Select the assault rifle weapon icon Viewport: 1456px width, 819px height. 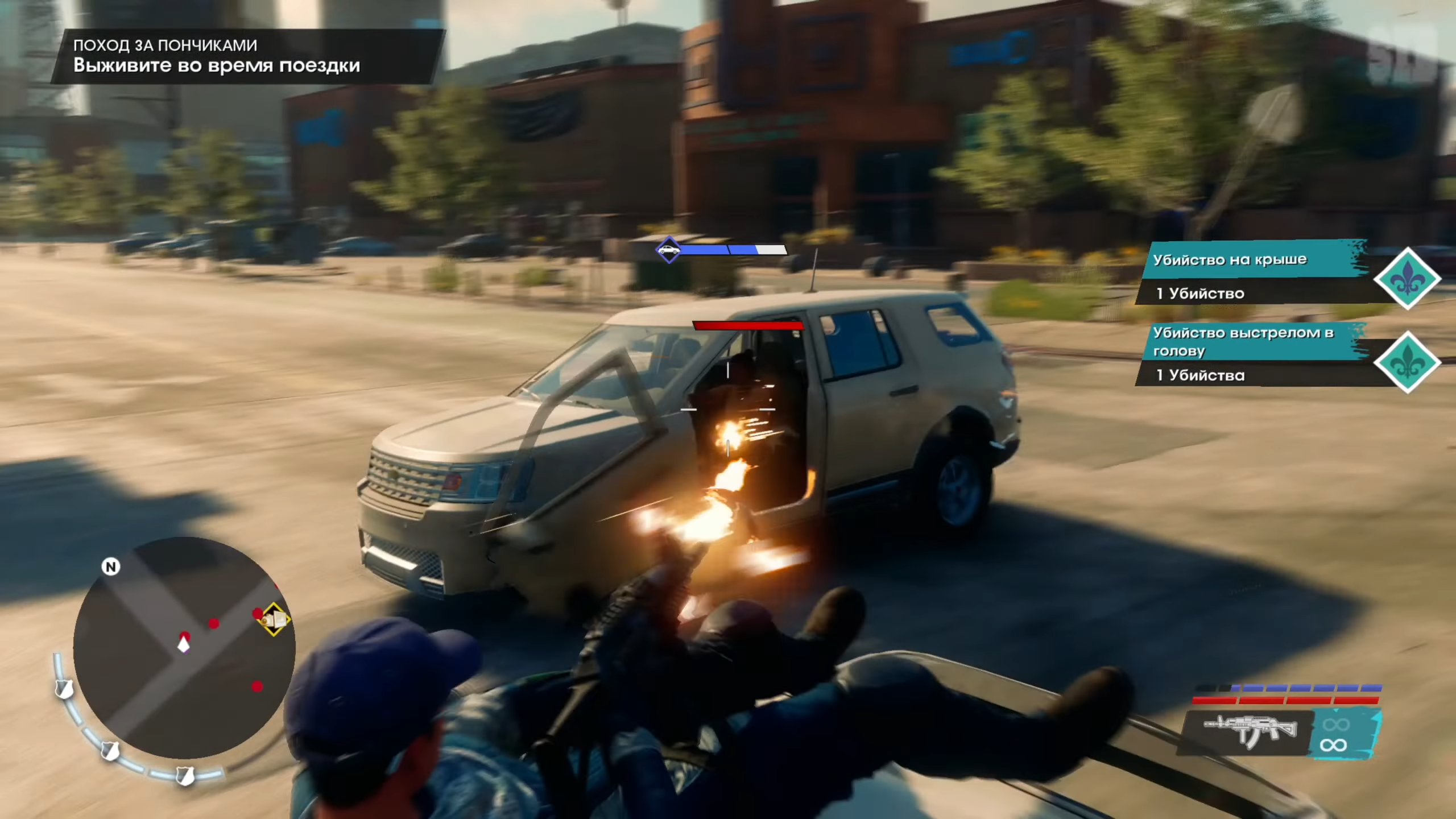click(1250, 731)
